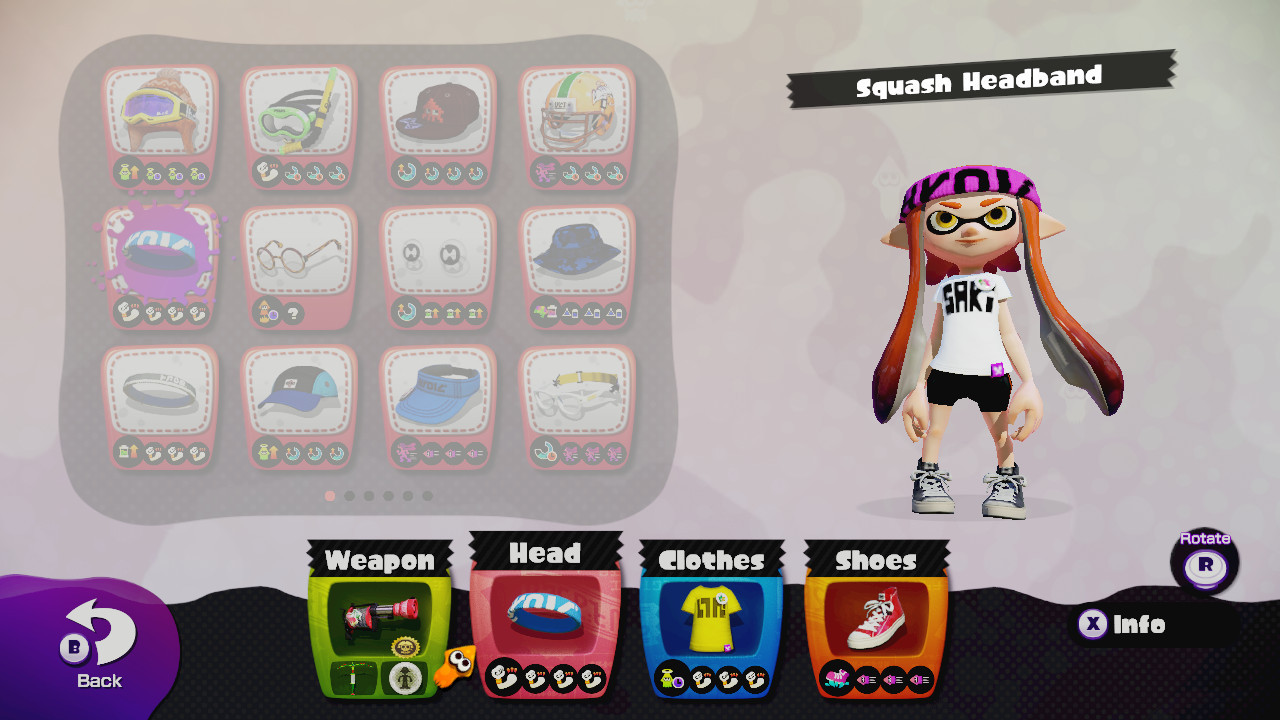Click the main ability icon under the Squash Headband
The width and height of the screenshot is (1280, 720).
127,309
